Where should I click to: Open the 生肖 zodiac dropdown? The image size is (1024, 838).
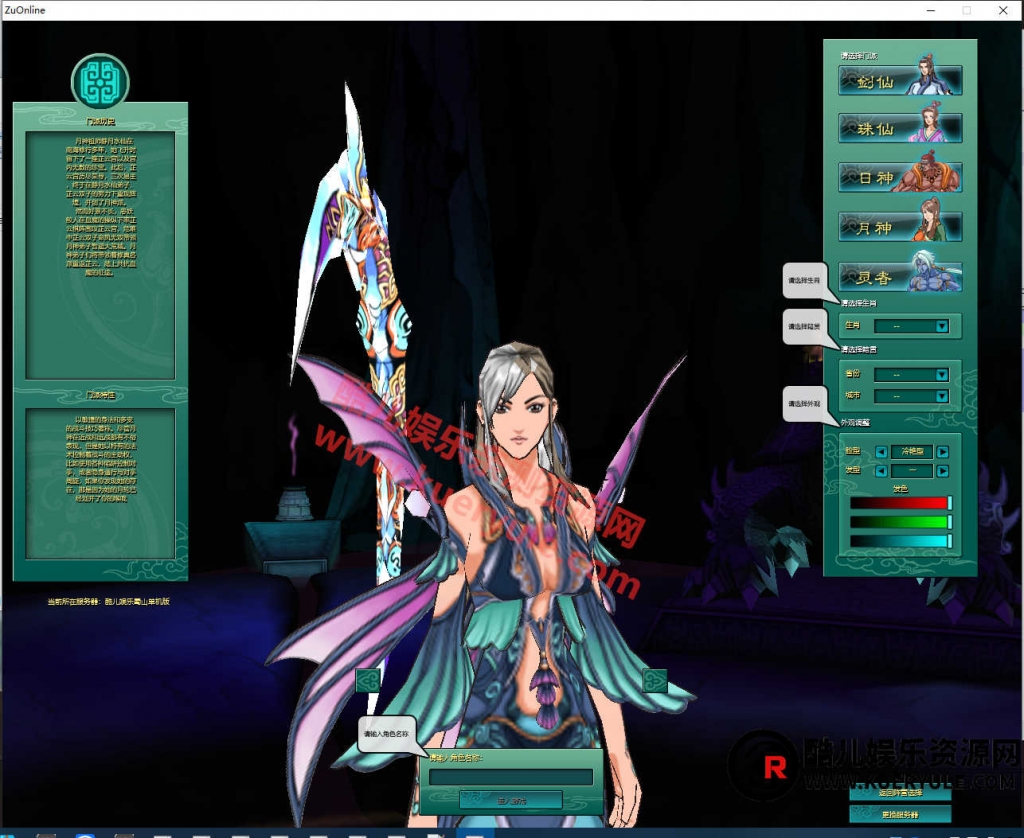coord(941,326)
